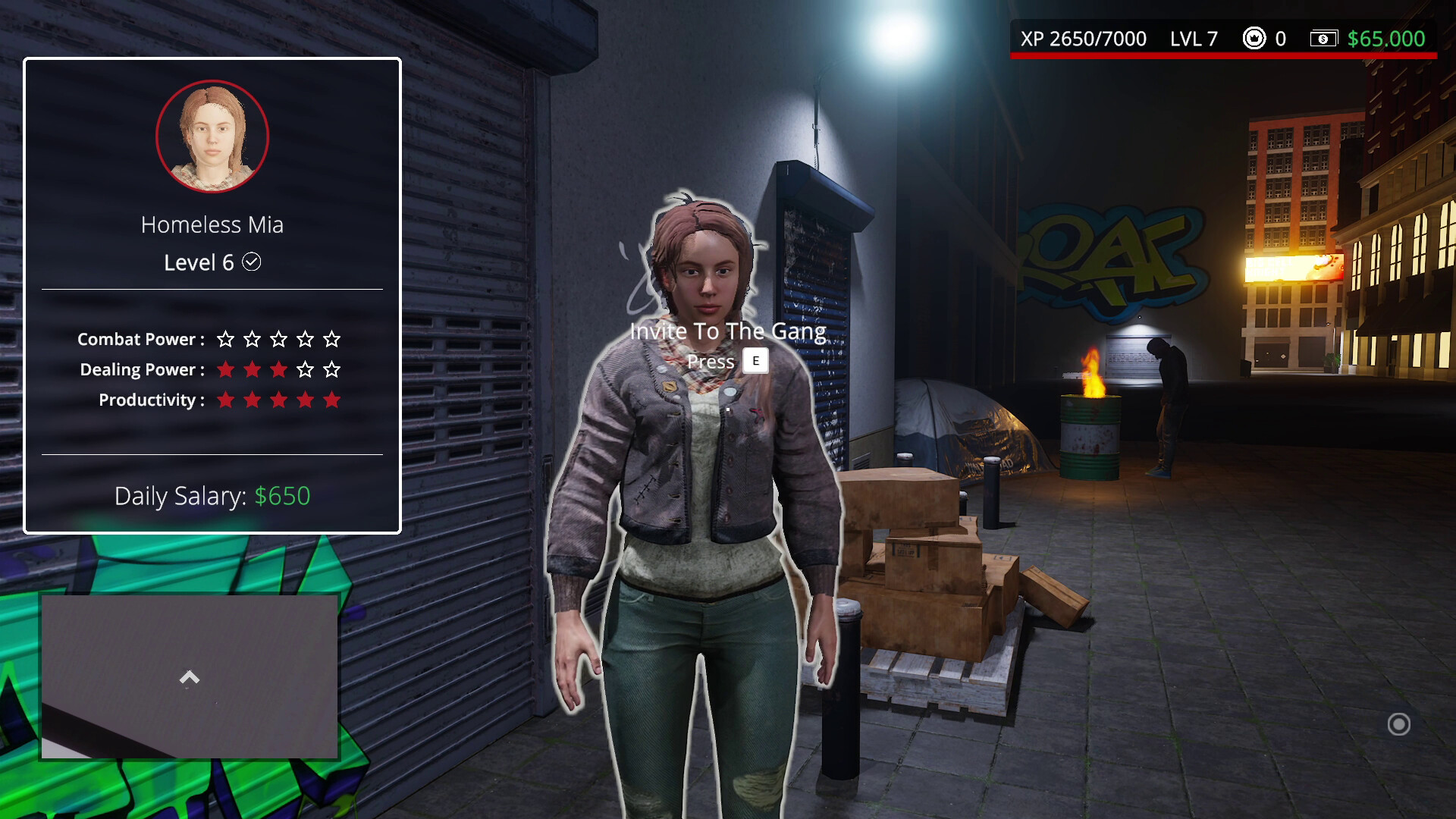Screen dimensions: 1456x819
Task: Select Homeless Mia's circular portrait
Action: pyautogui.click(x=212, y=136)
